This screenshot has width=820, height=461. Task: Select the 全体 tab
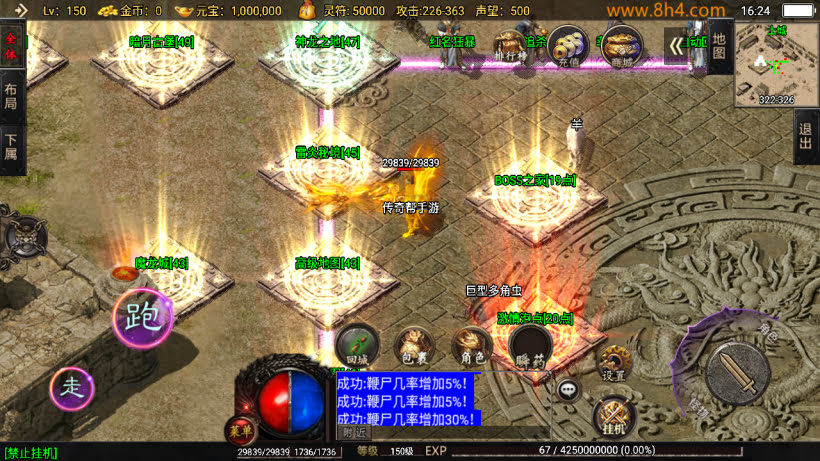click(x=11, y=45)
